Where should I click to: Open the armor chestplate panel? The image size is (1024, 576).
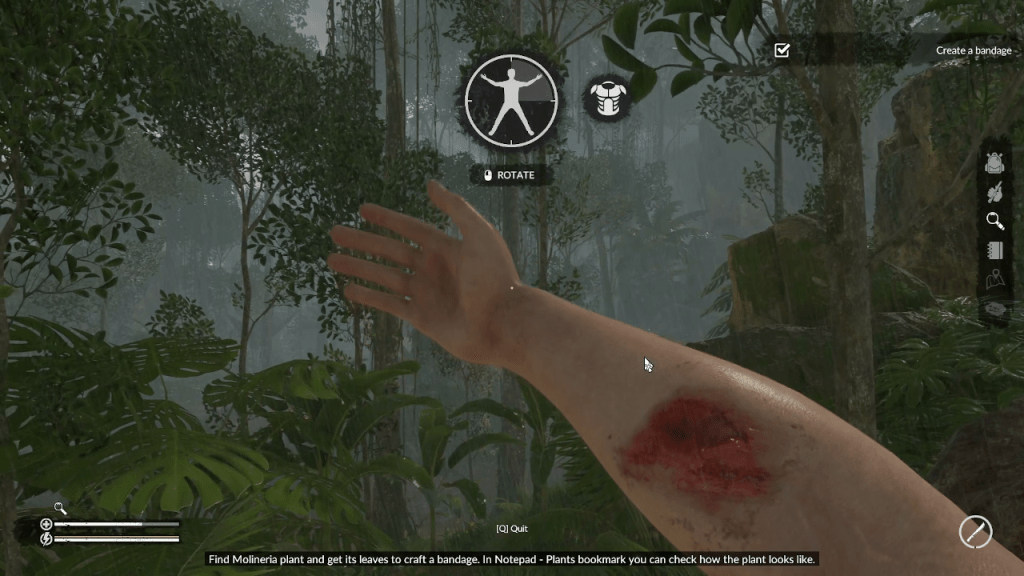point(606,98)
